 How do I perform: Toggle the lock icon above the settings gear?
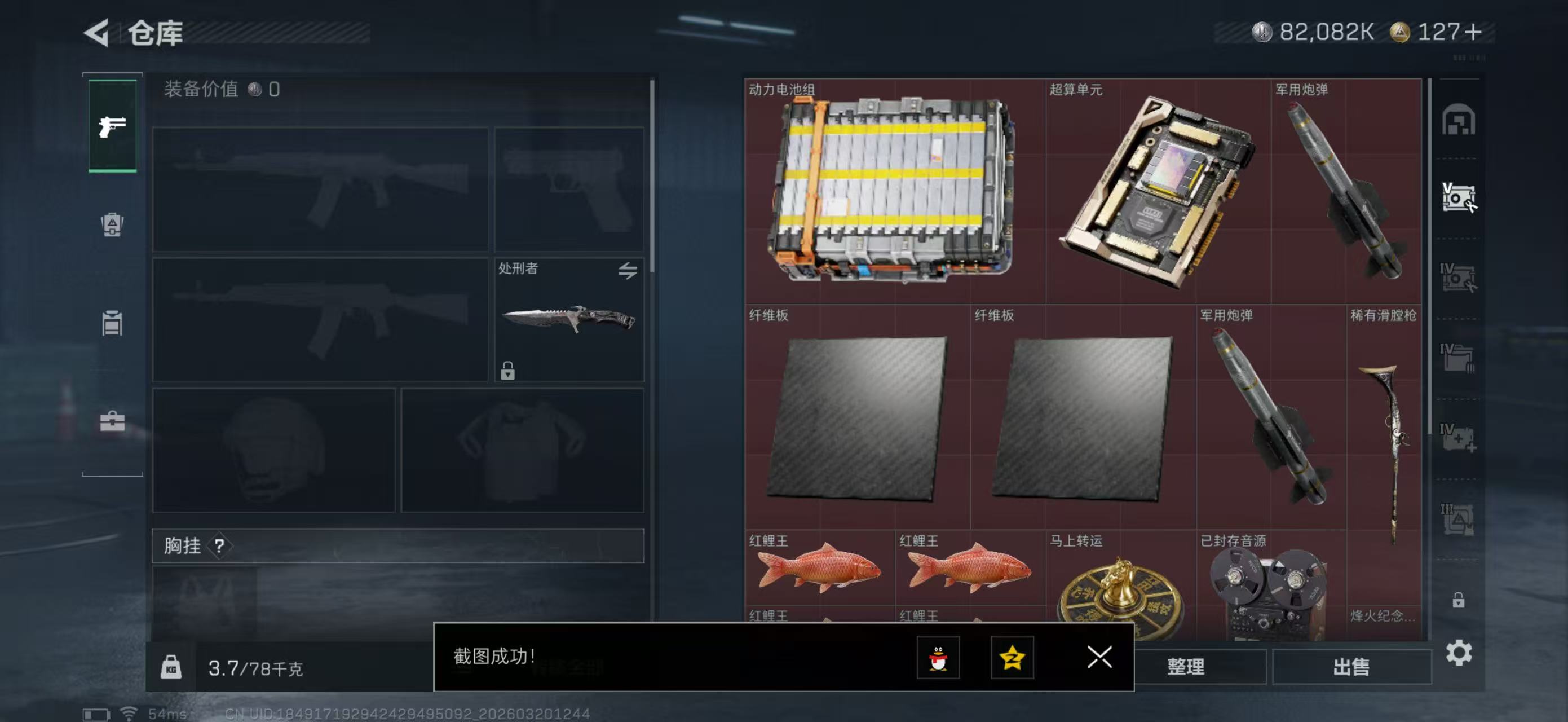click(x=1458, y=600)
